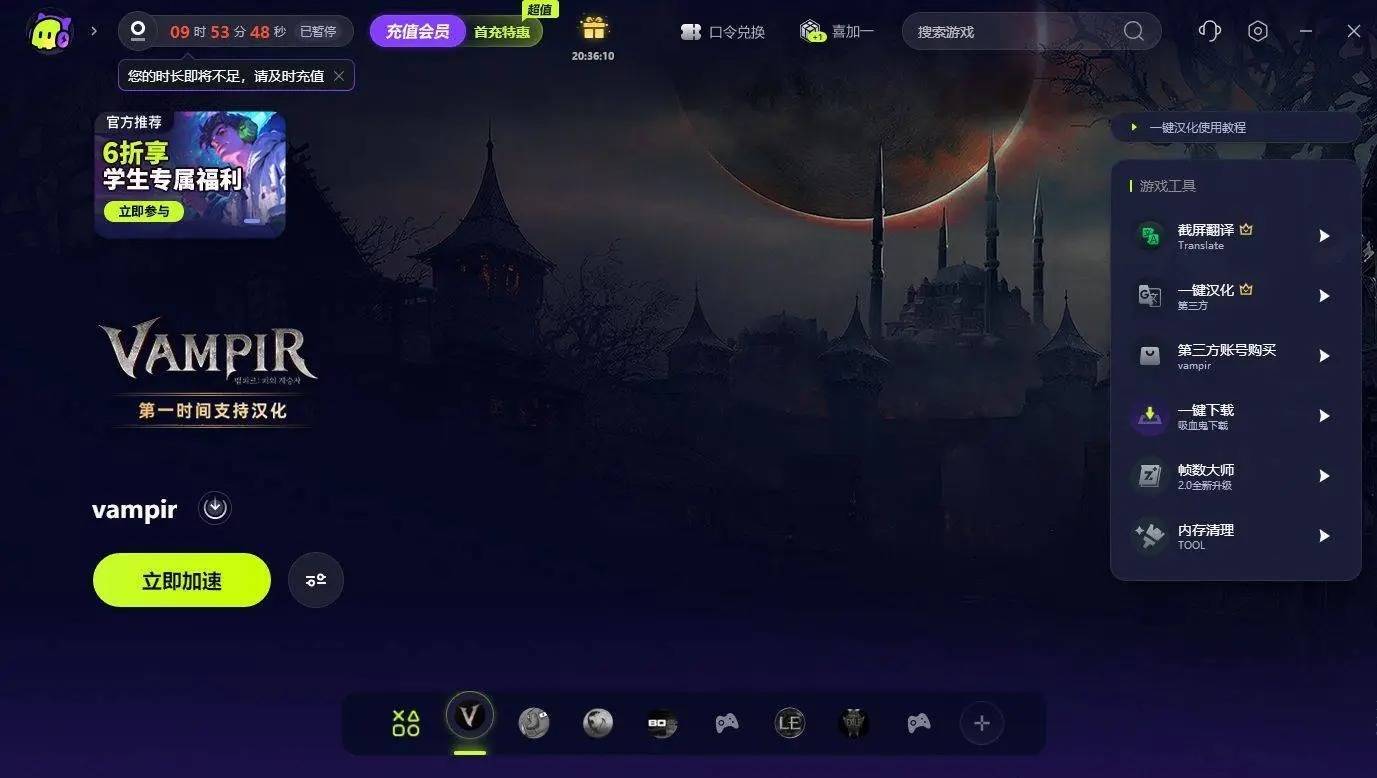Start acceleration with the 立即加速 button
This screenshot has height=778, width=1377.
click(182, 580)
